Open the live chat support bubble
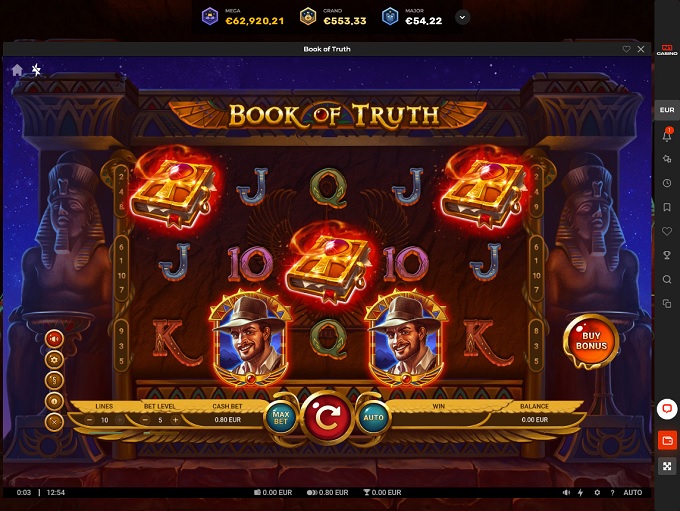This screenshot has height=511, width=680. [x=667, y=409]
